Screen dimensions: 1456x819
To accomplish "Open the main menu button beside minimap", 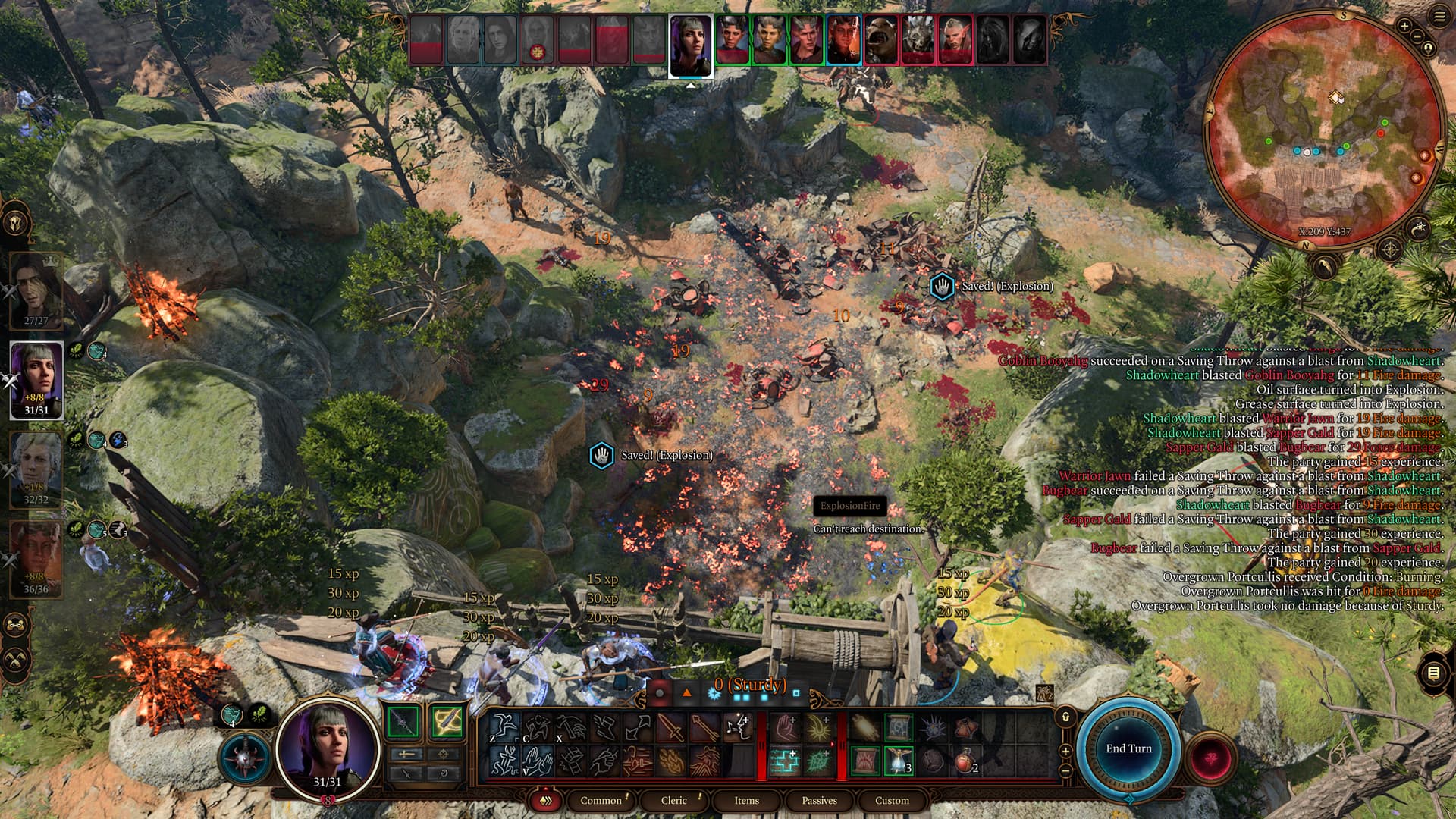I will pos(1439,17).
